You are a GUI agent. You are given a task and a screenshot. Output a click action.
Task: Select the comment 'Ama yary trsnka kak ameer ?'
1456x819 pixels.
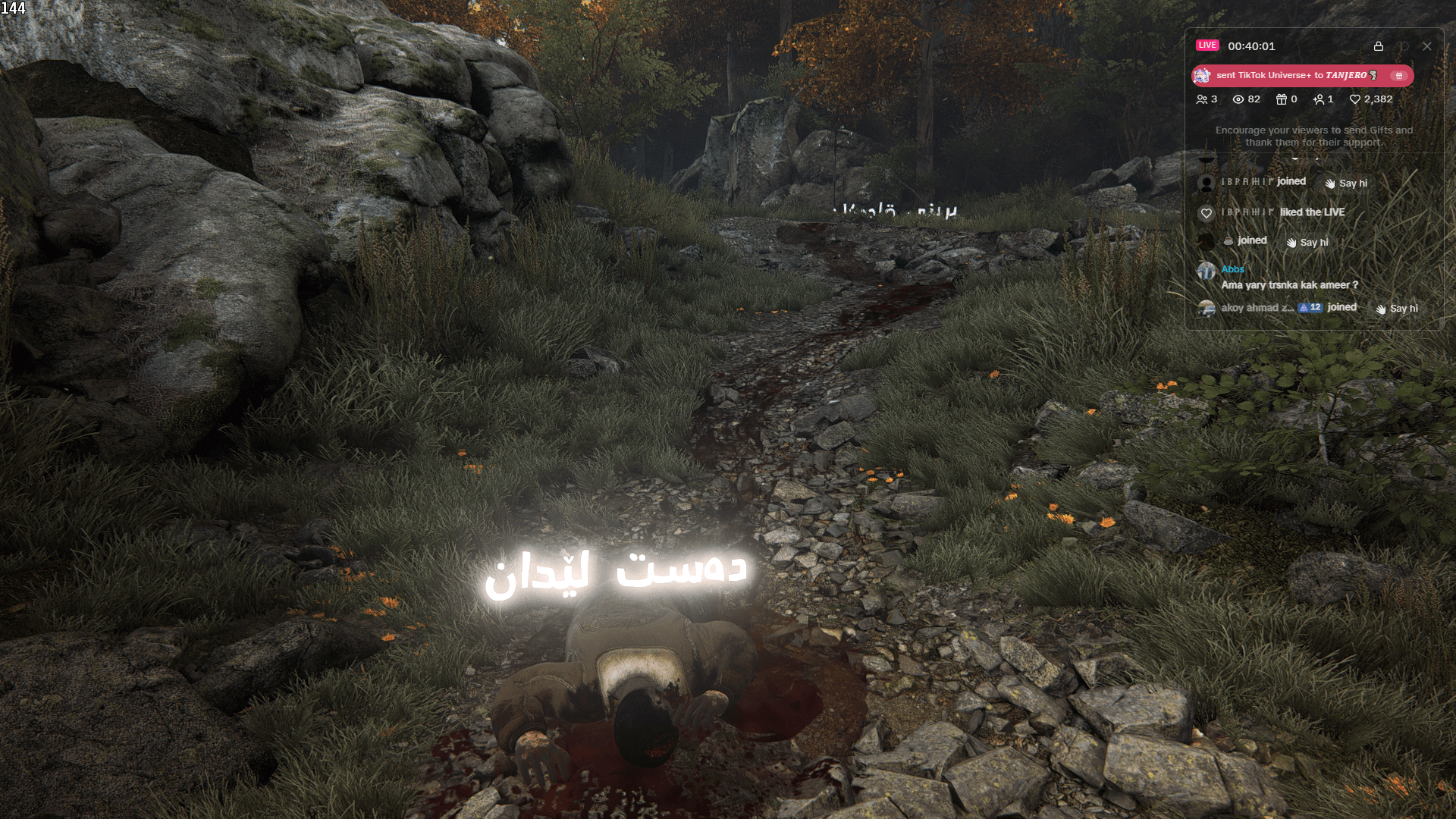1289,284
